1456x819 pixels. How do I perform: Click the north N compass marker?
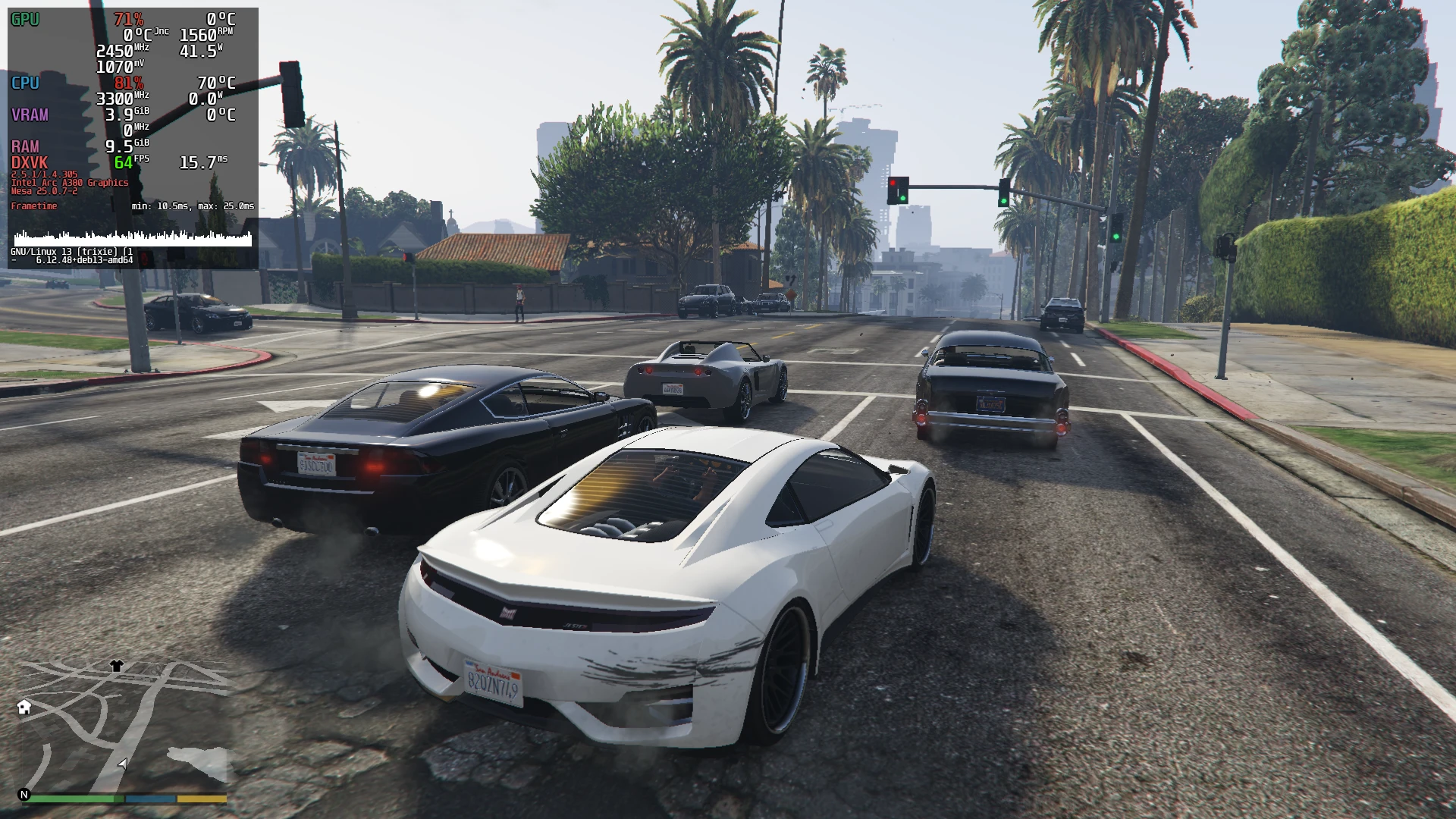(24, 795)
